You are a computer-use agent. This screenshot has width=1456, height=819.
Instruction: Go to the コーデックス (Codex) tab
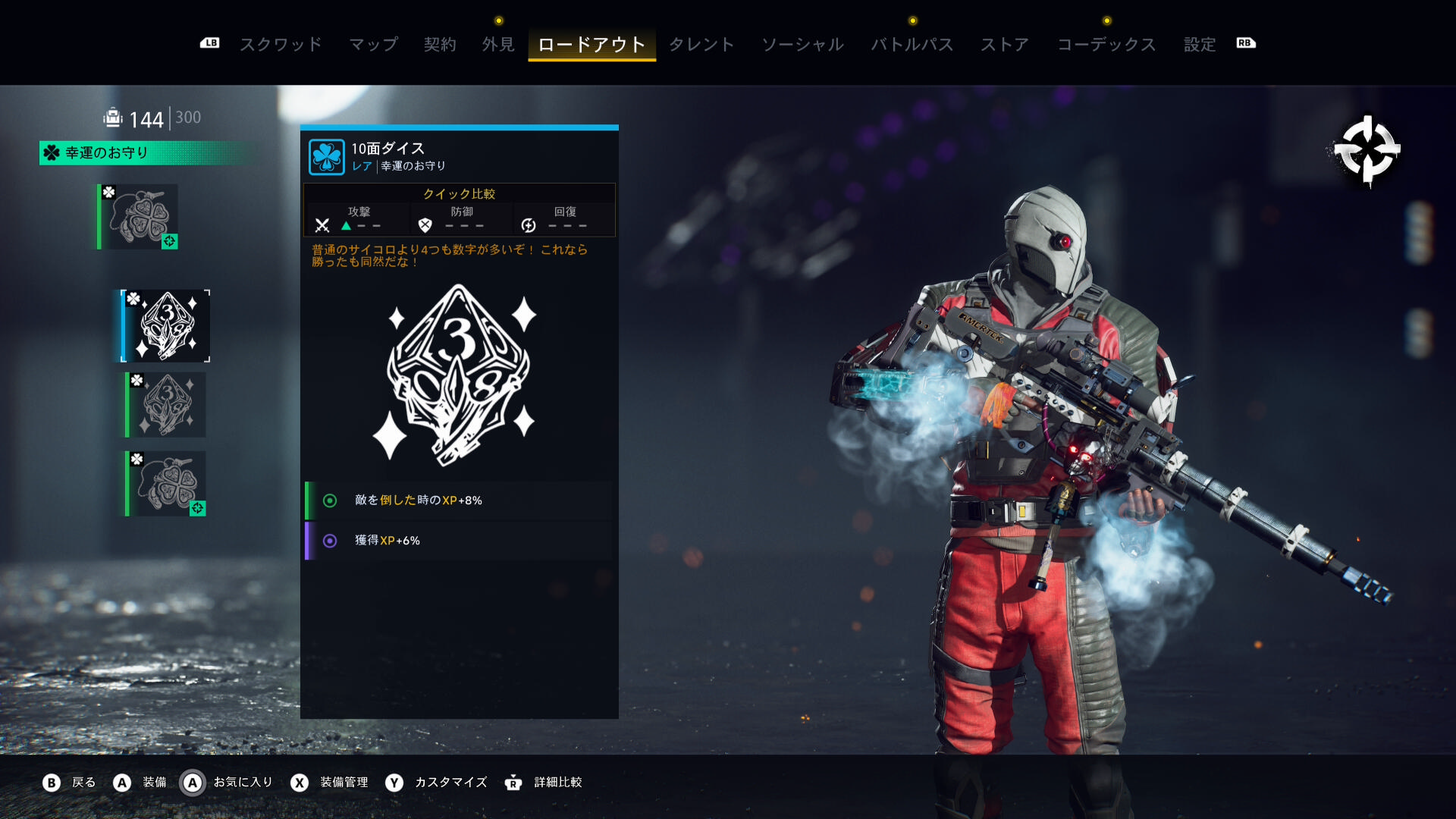[1106, 45]
